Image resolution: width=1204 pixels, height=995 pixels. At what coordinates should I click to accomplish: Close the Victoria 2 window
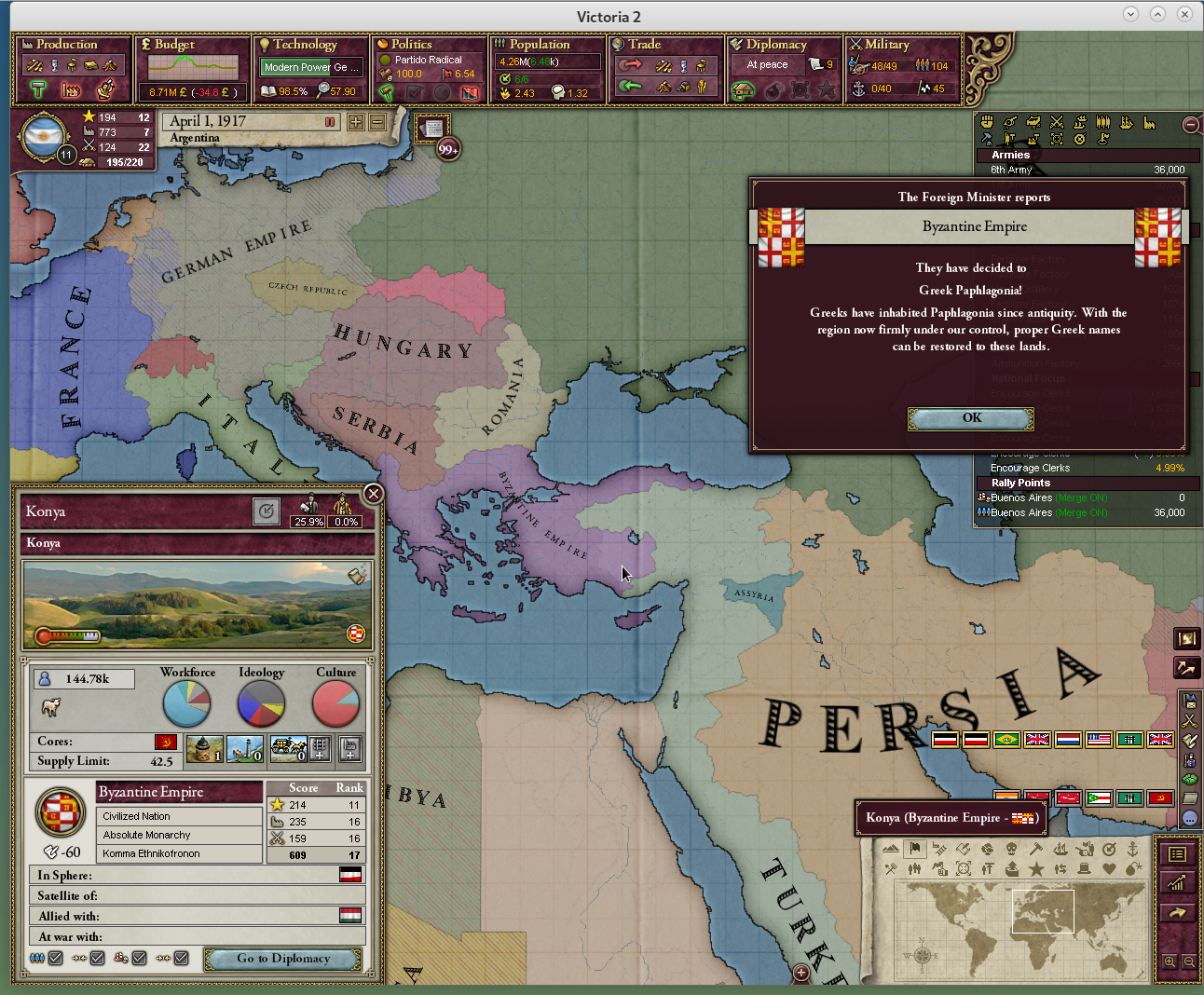[x=1184, y=14]
